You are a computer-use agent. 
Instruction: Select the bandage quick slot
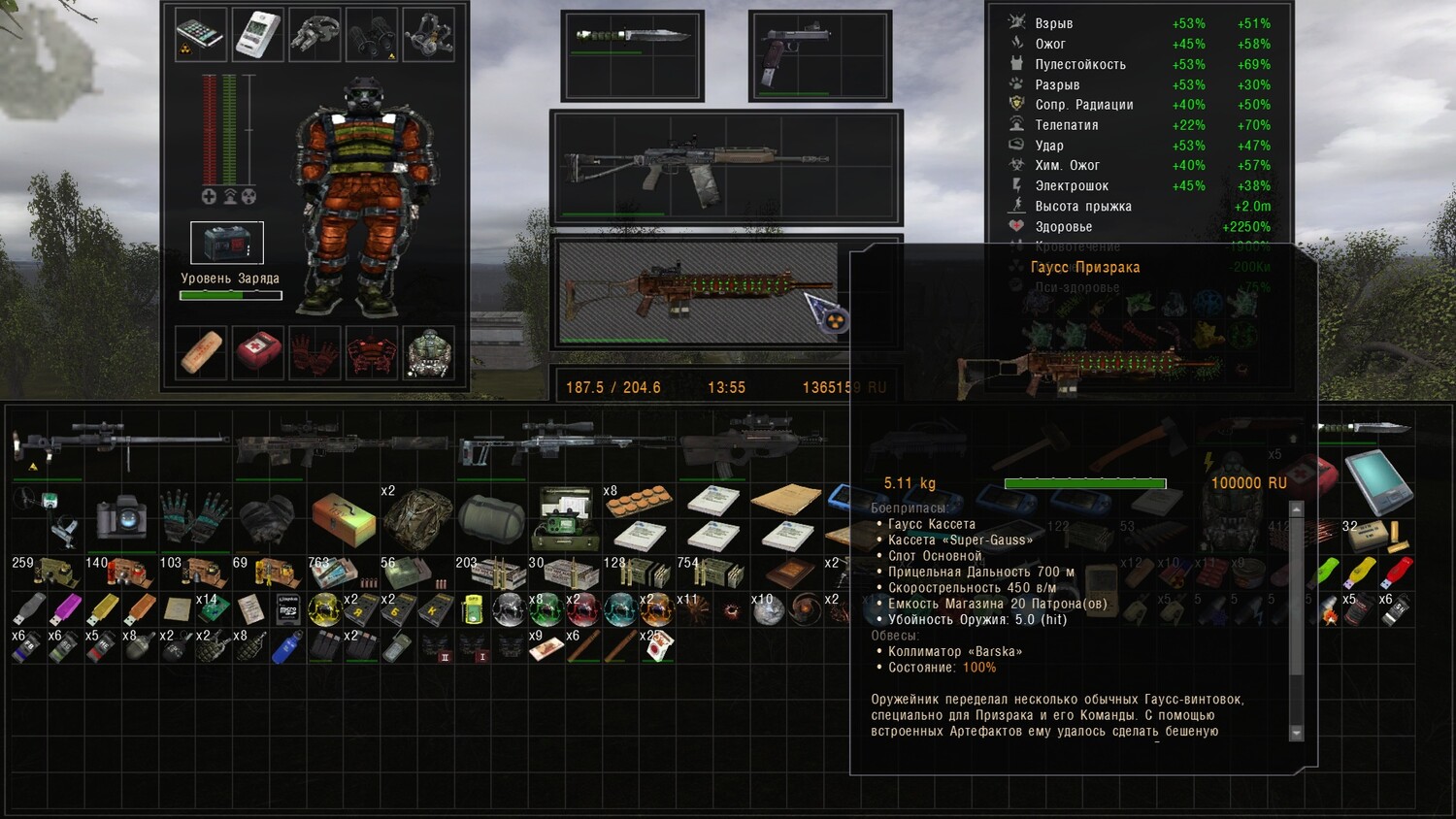[x=201, y=351]
